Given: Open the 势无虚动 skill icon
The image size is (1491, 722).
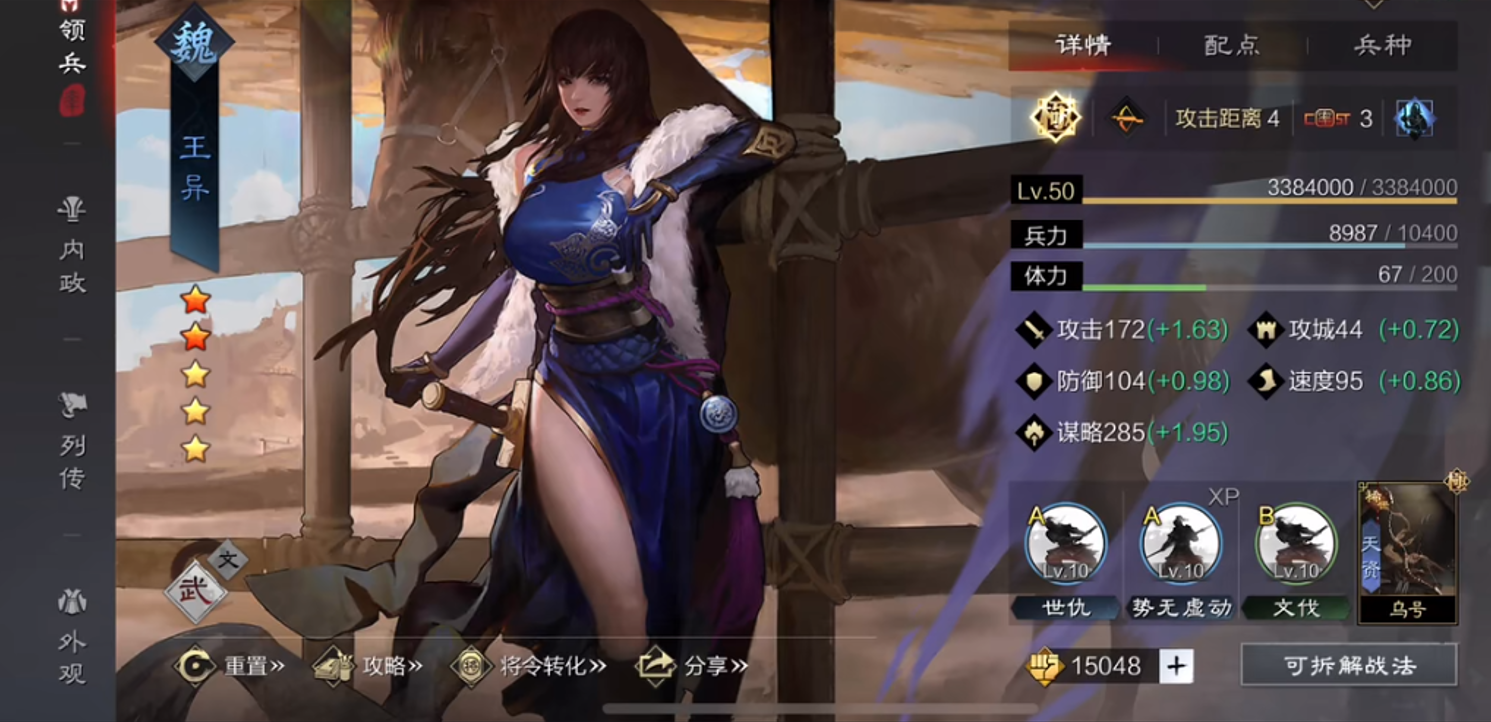Looking at the screenshot, I should pos(1180,543).
